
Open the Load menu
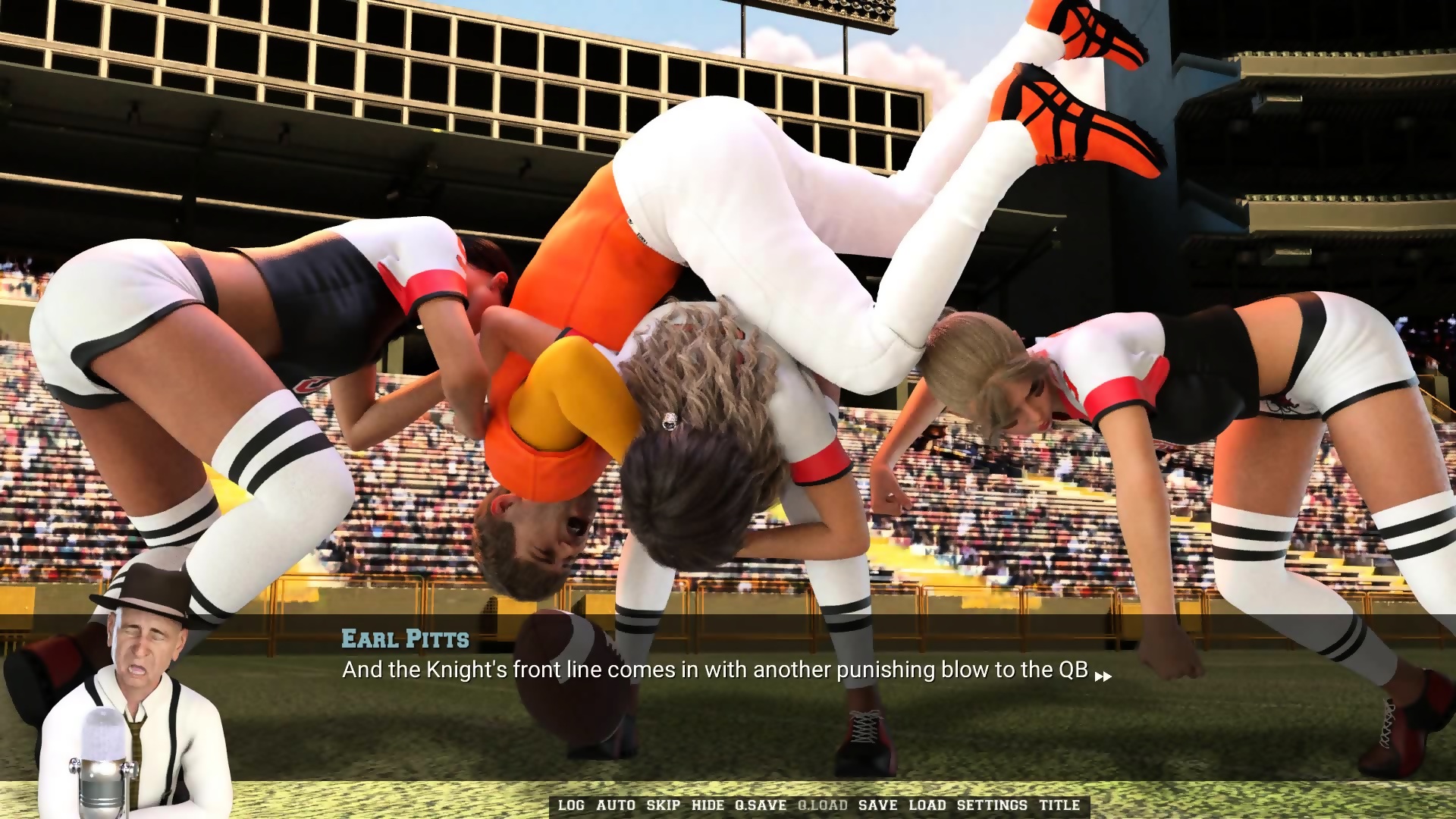(x=927, y=805)
